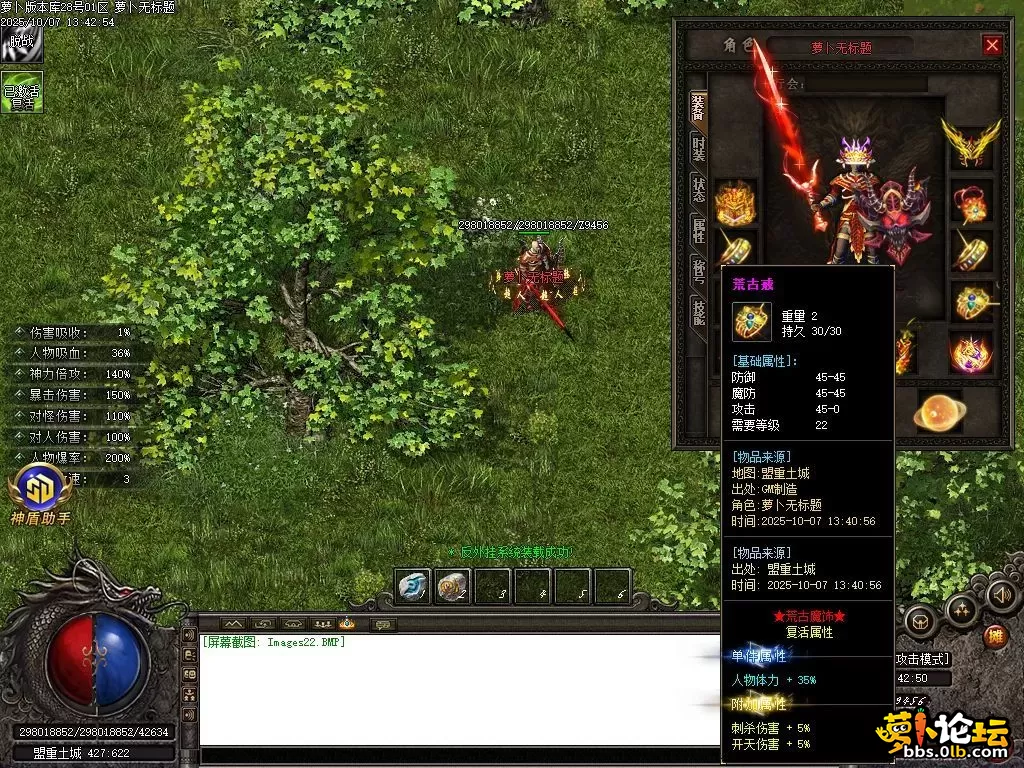Viewport: 1024px width, 768px height.
Task: Open the 神盾助手 assistant
Action: (41, 490)
